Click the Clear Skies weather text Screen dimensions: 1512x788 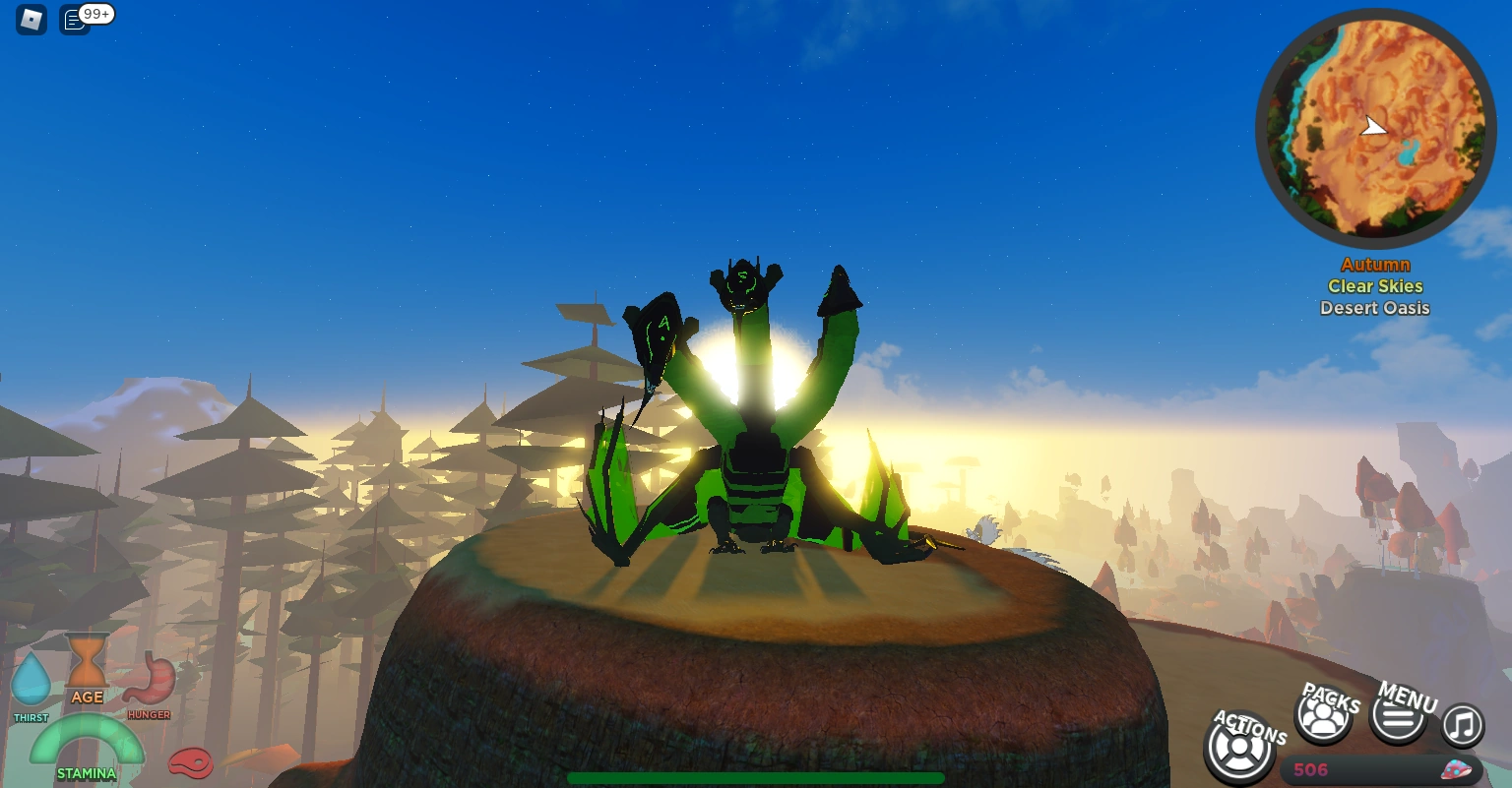point(1374,286)
